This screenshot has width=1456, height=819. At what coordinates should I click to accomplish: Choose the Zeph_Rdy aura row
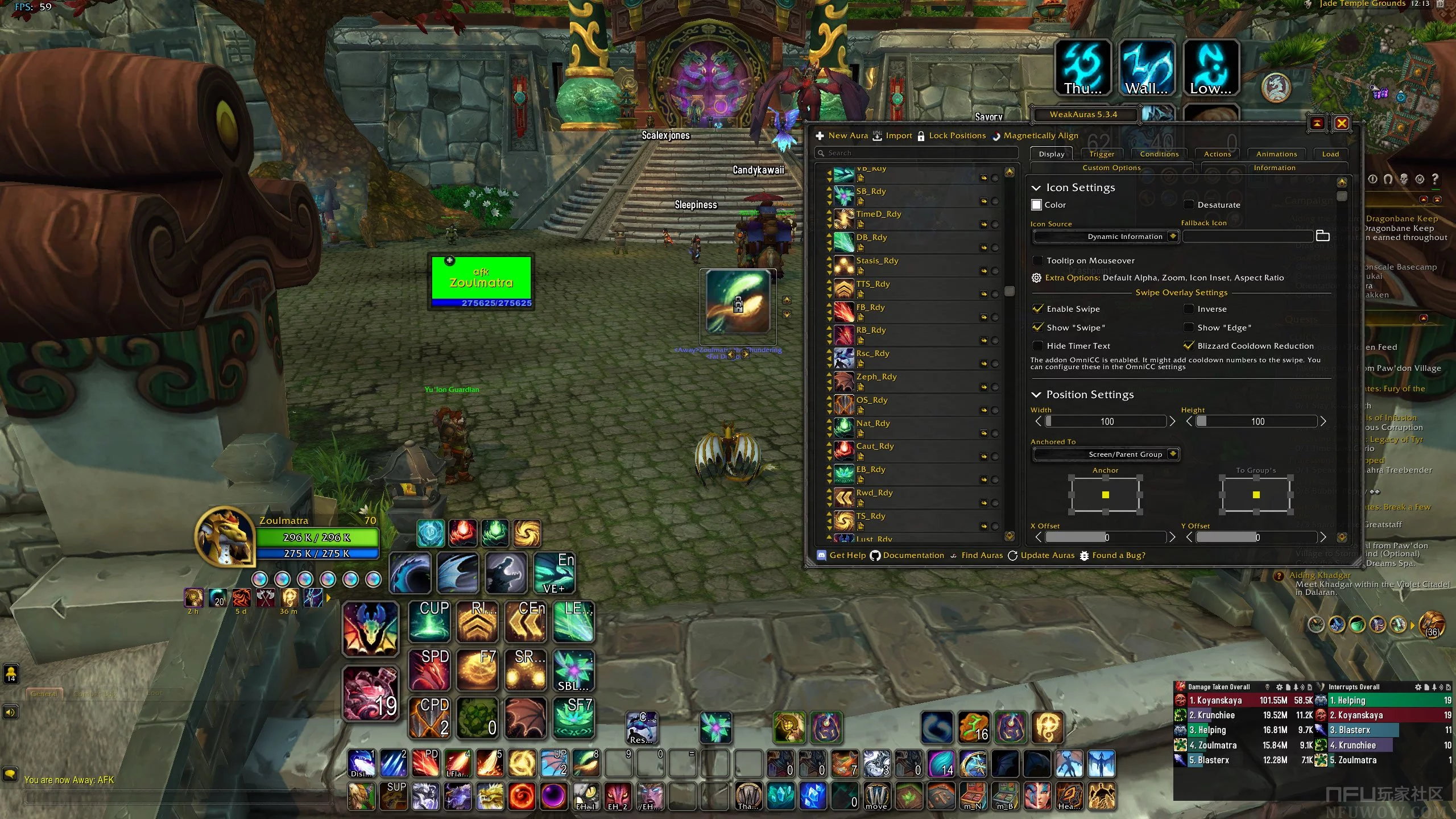click(876, 377)
